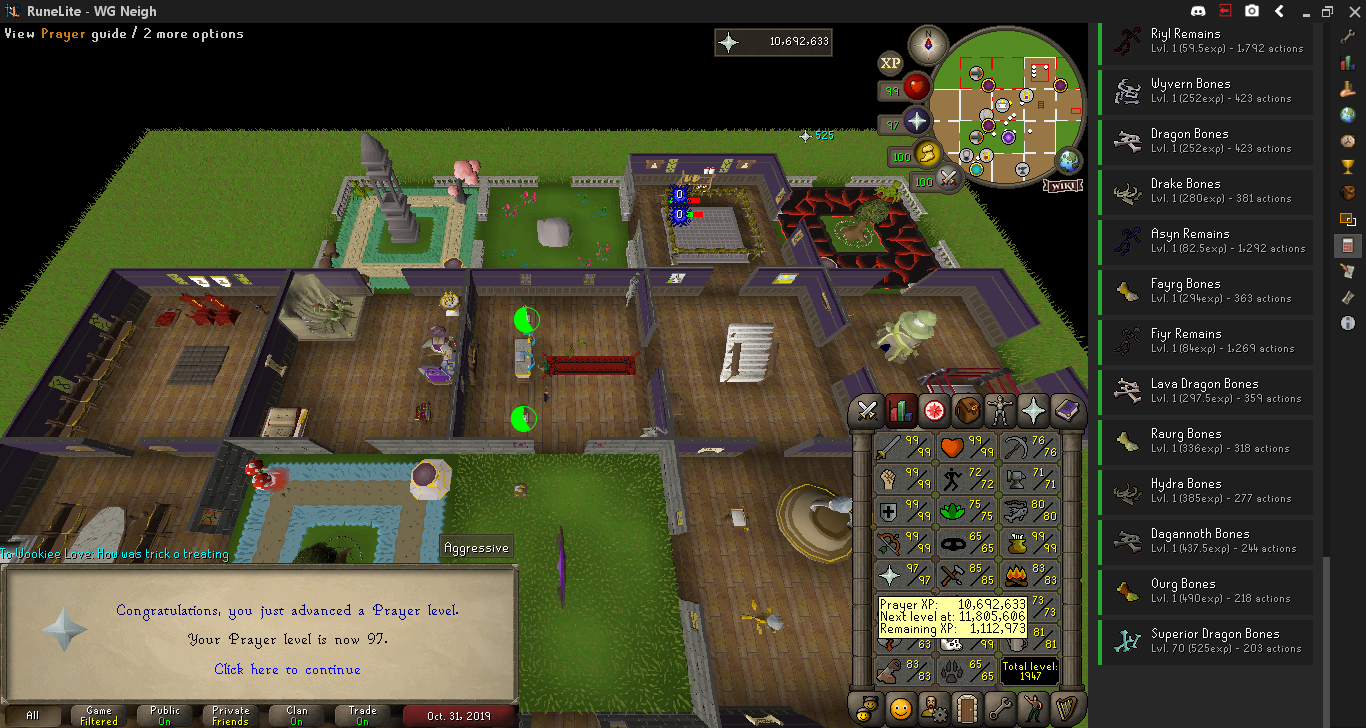Open the Prayer tab with star icon

point(1033,410)
